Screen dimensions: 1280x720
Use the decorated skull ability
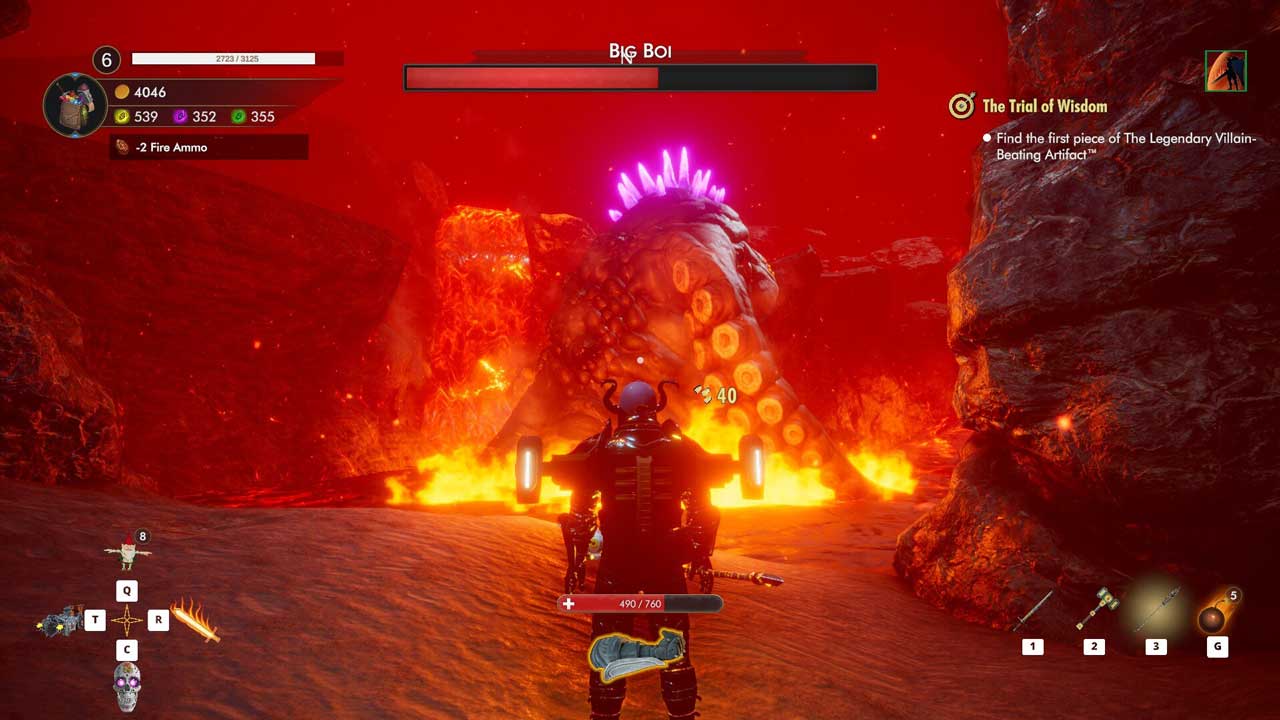127,686
